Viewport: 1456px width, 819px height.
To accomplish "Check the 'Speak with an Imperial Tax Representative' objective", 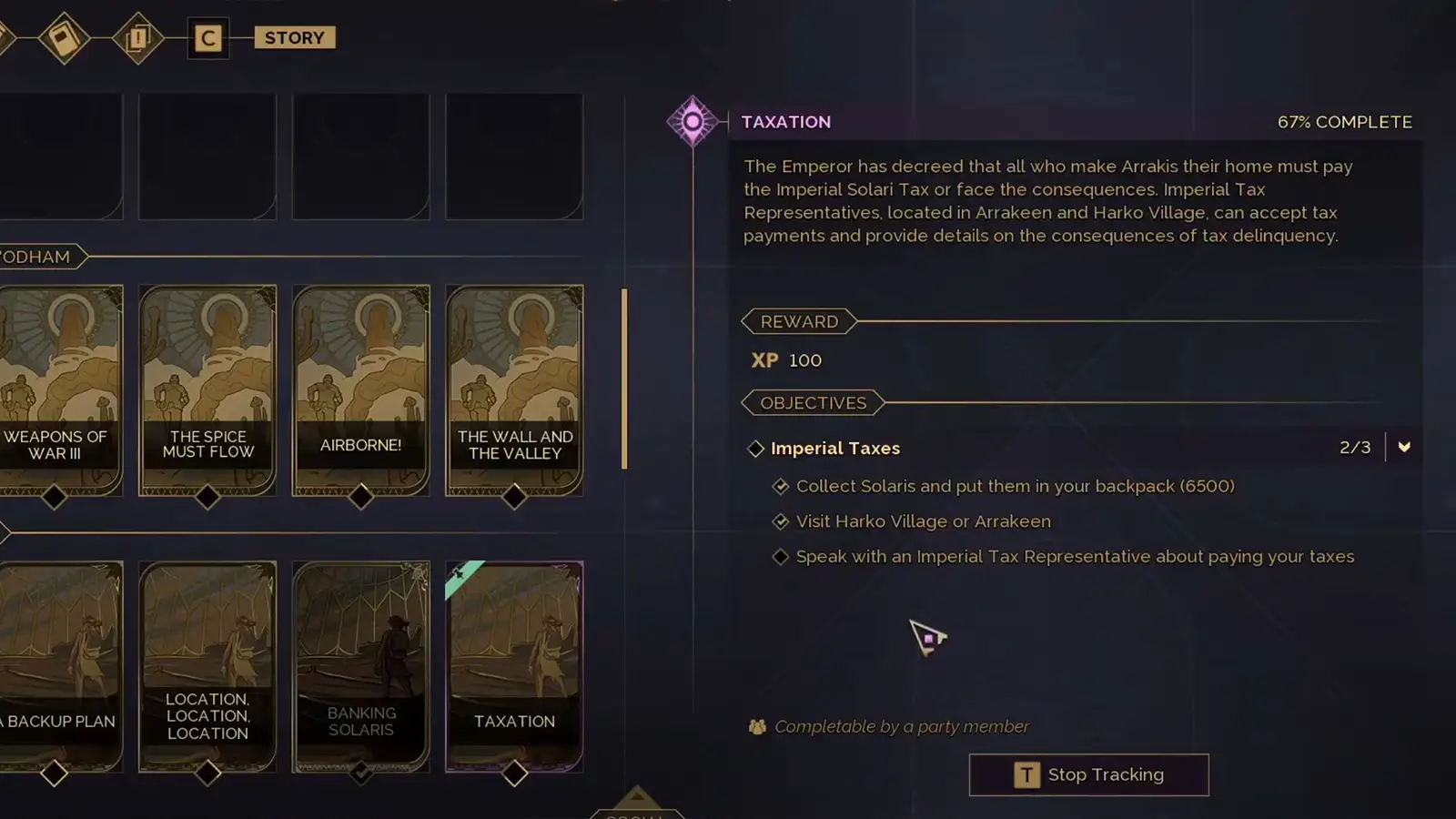I will tap(782, 556).
